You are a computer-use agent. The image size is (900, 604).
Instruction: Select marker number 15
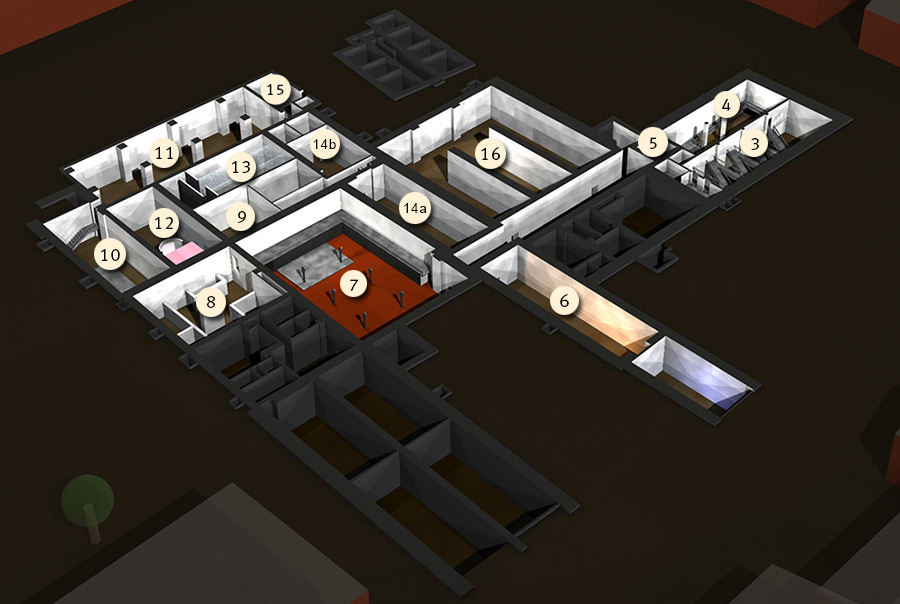pyautogui.click(x=275, y=90)
